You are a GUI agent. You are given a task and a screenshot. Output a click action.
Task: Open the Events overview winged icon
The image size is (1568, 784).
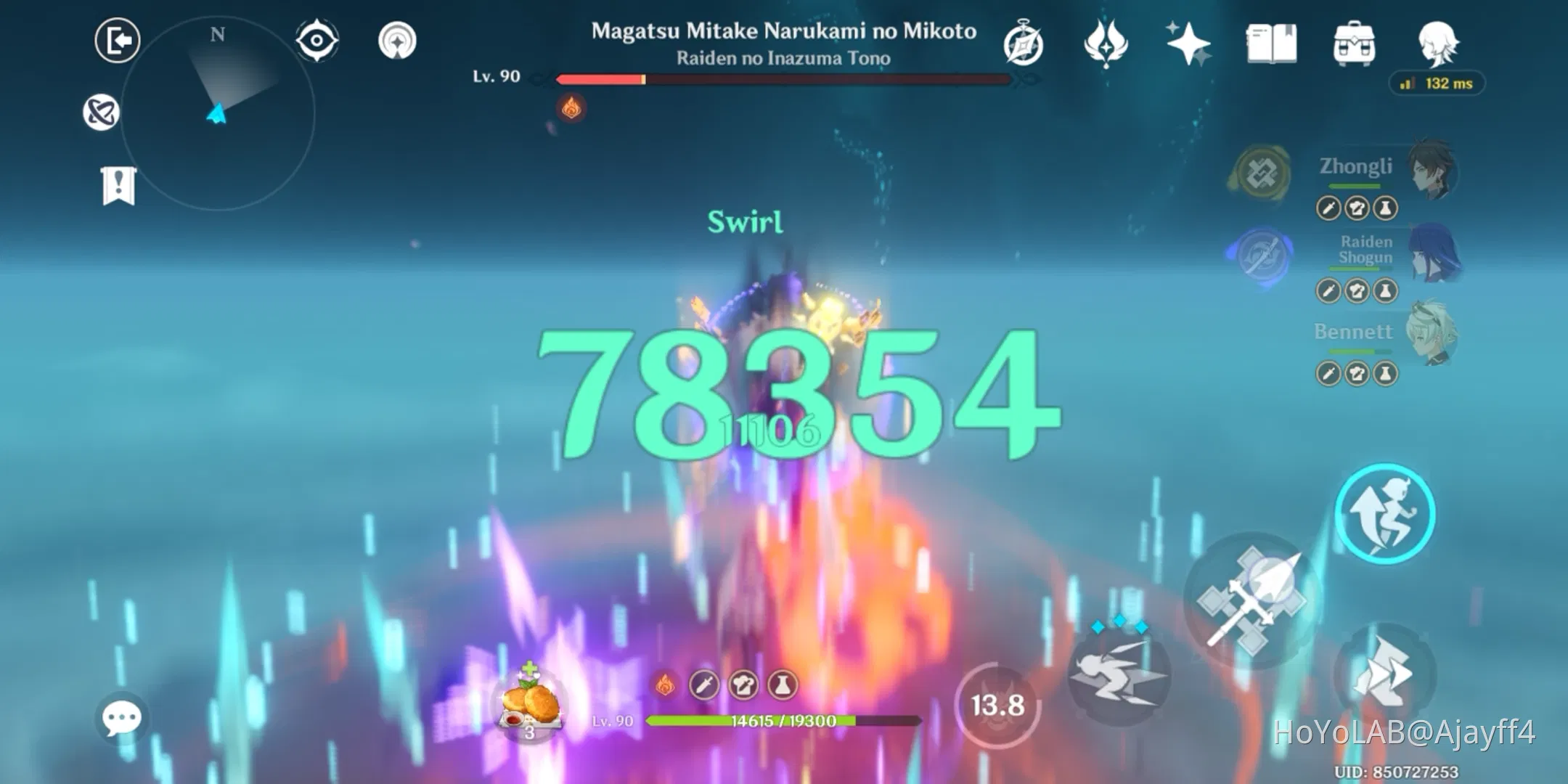[1106, 44]
